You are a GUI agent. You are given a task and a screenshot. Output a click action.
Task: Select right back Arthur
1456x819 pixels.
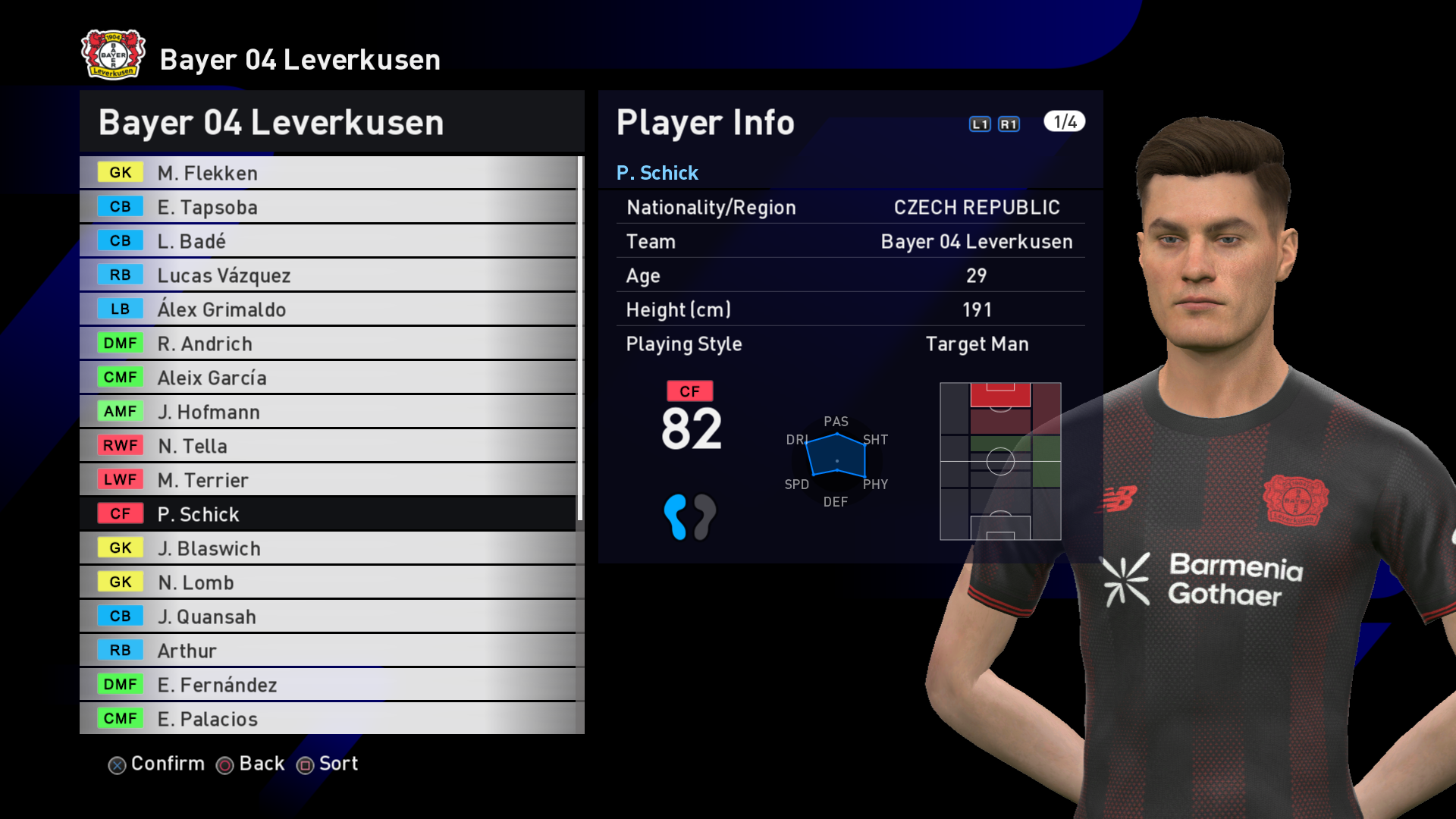point(328,651)
